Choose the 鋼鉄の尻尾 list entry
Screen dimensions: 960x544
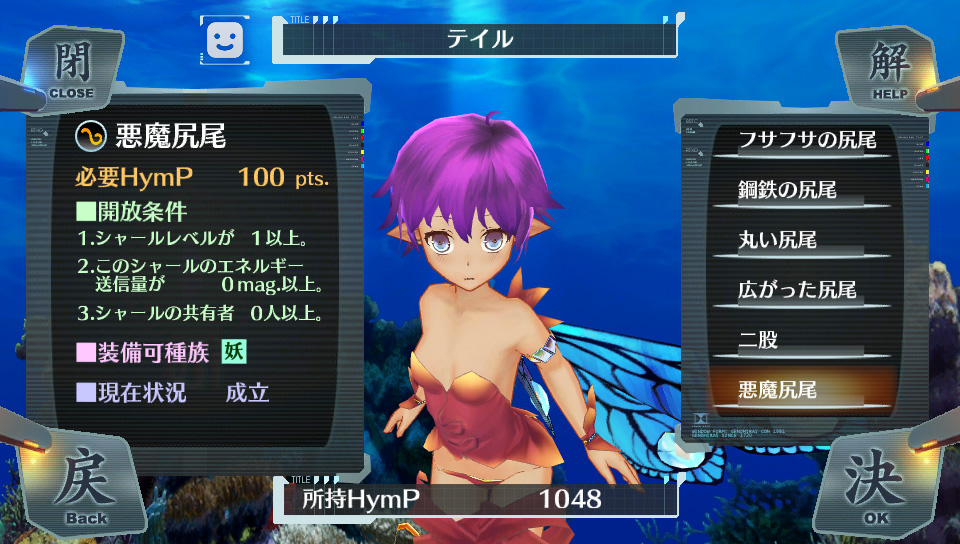[787, 189]
